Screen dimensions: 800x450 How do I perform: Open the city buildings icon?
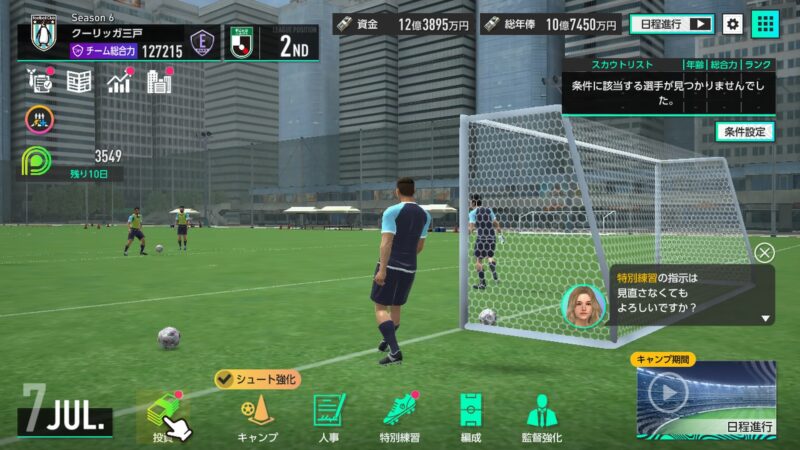[x=159, y=82]
